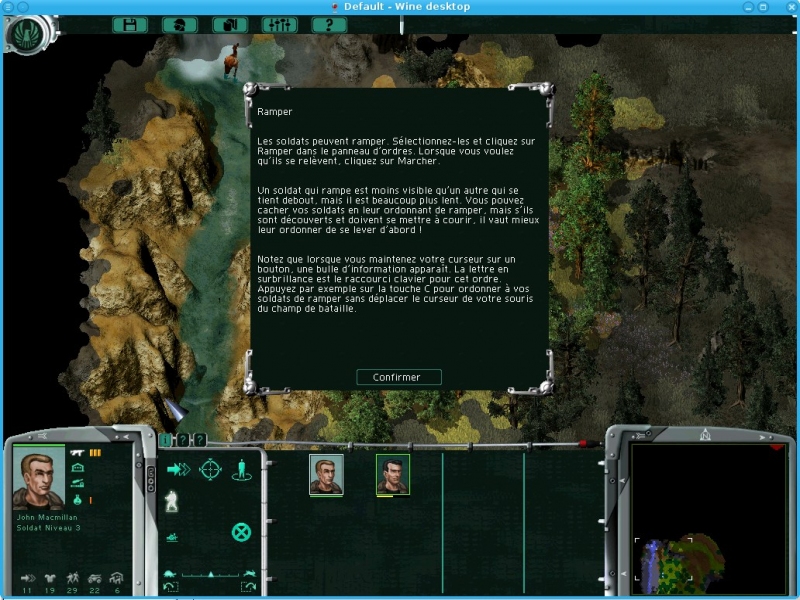
Task: Click the winged emblem in the top-left corner
Action: point(25,33)
